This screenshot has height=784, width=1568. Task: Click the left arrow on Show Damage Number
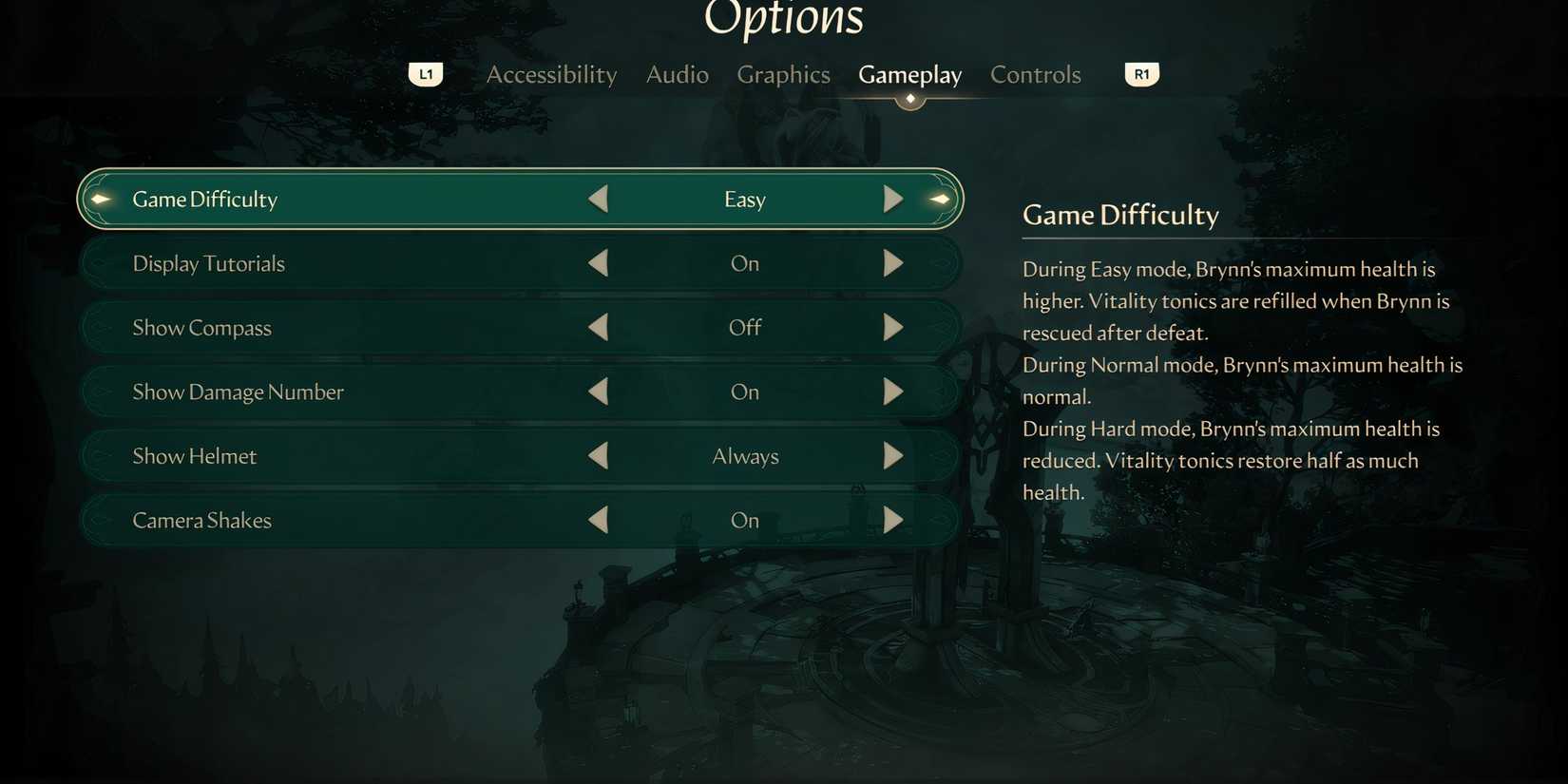point(599,391)
